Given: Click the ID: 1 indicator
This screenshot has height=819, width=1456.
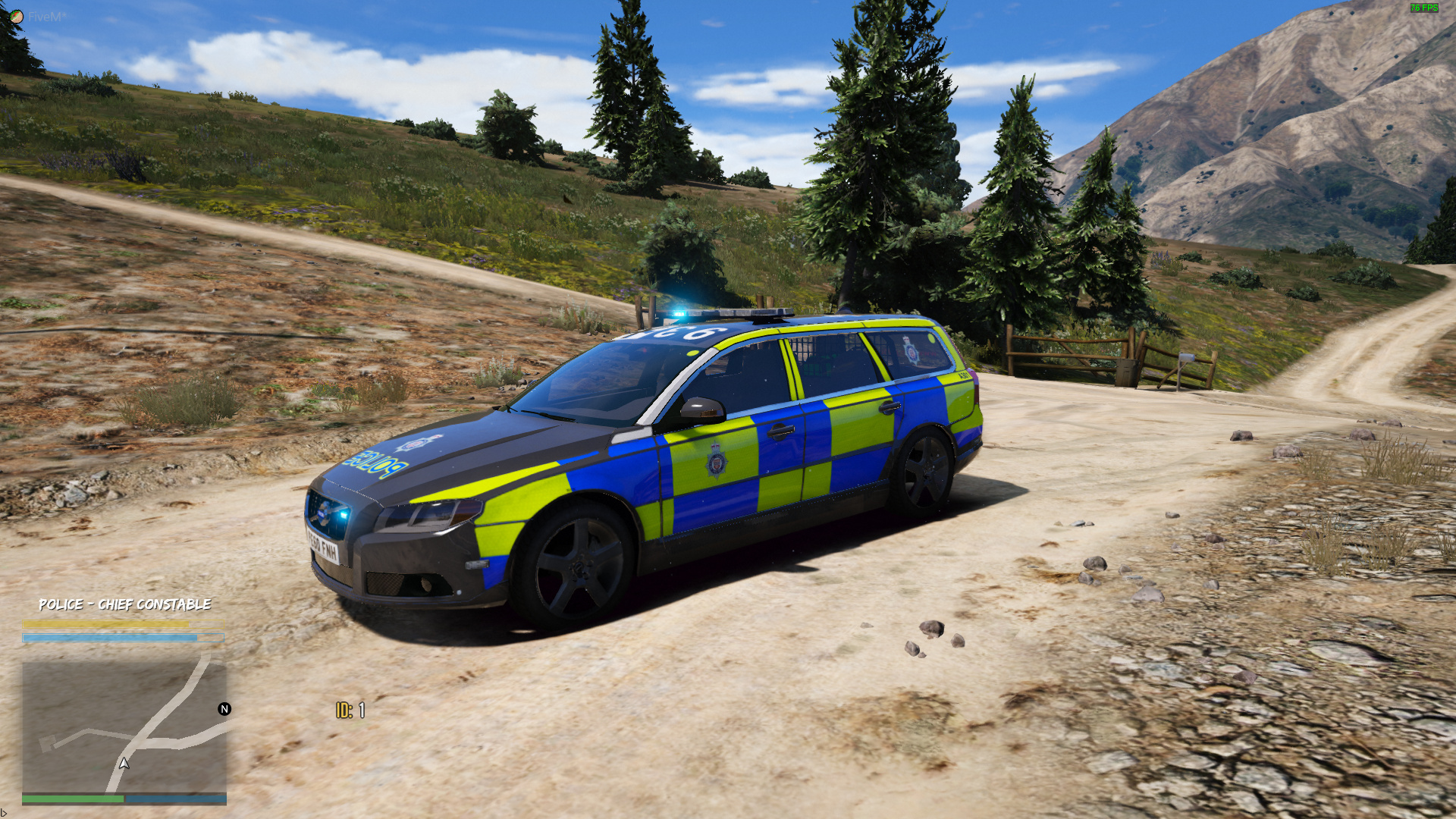Looking at the screenshot, I should [x=351, y=711].
